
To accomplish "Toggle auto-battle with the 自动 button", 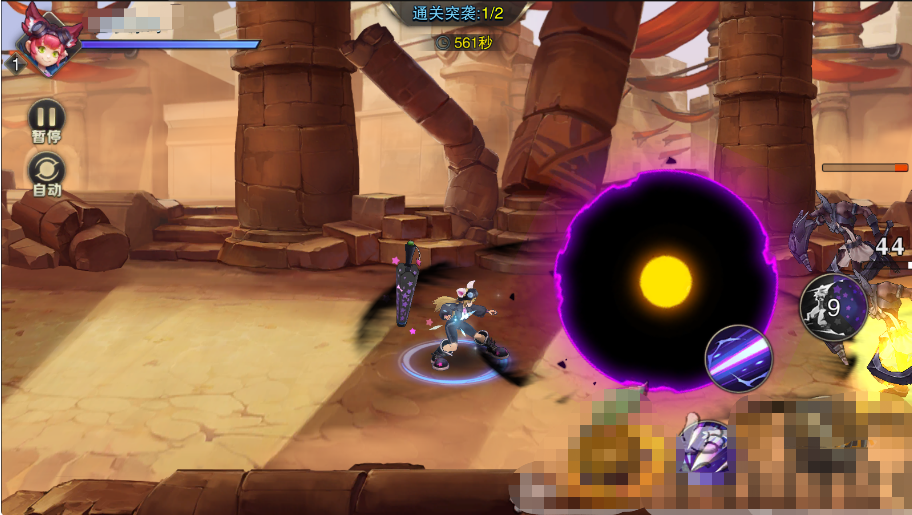I will coord(47,171).
